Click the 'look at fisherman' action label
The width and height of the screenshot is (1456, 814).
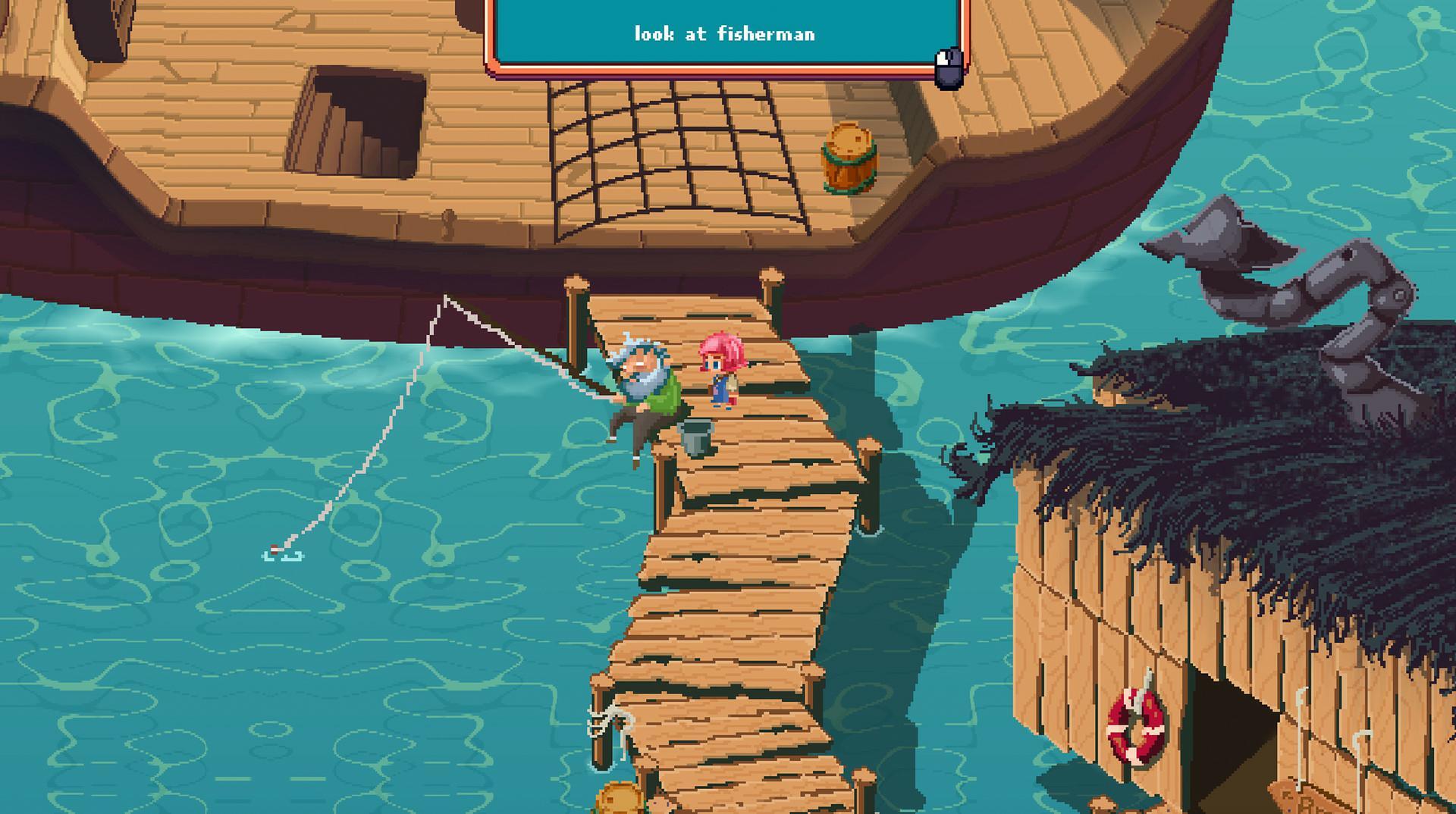(x=724, y=33)
